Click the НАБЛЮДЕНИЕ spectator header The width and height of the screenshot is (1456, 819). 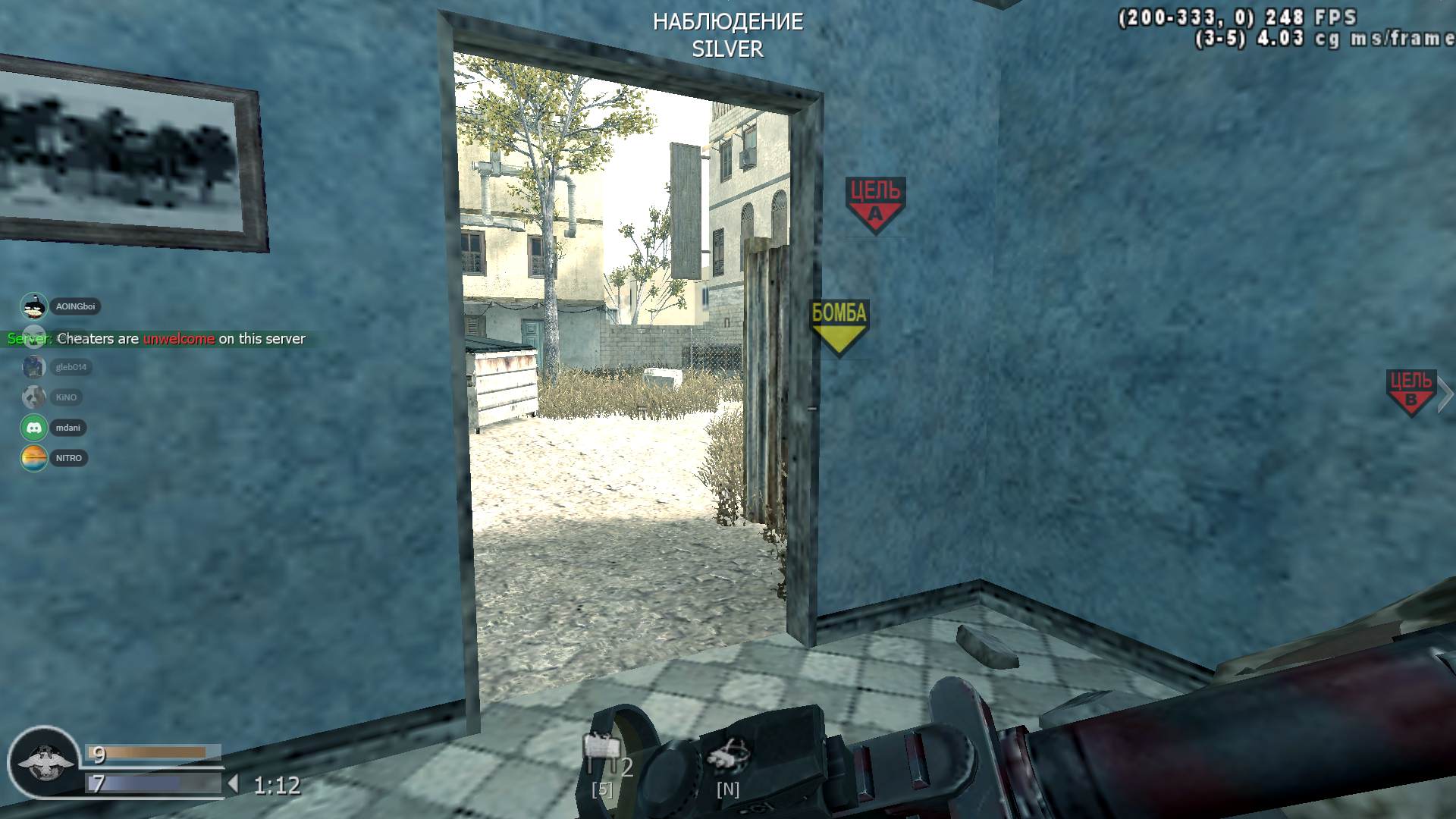pos(727,22)
